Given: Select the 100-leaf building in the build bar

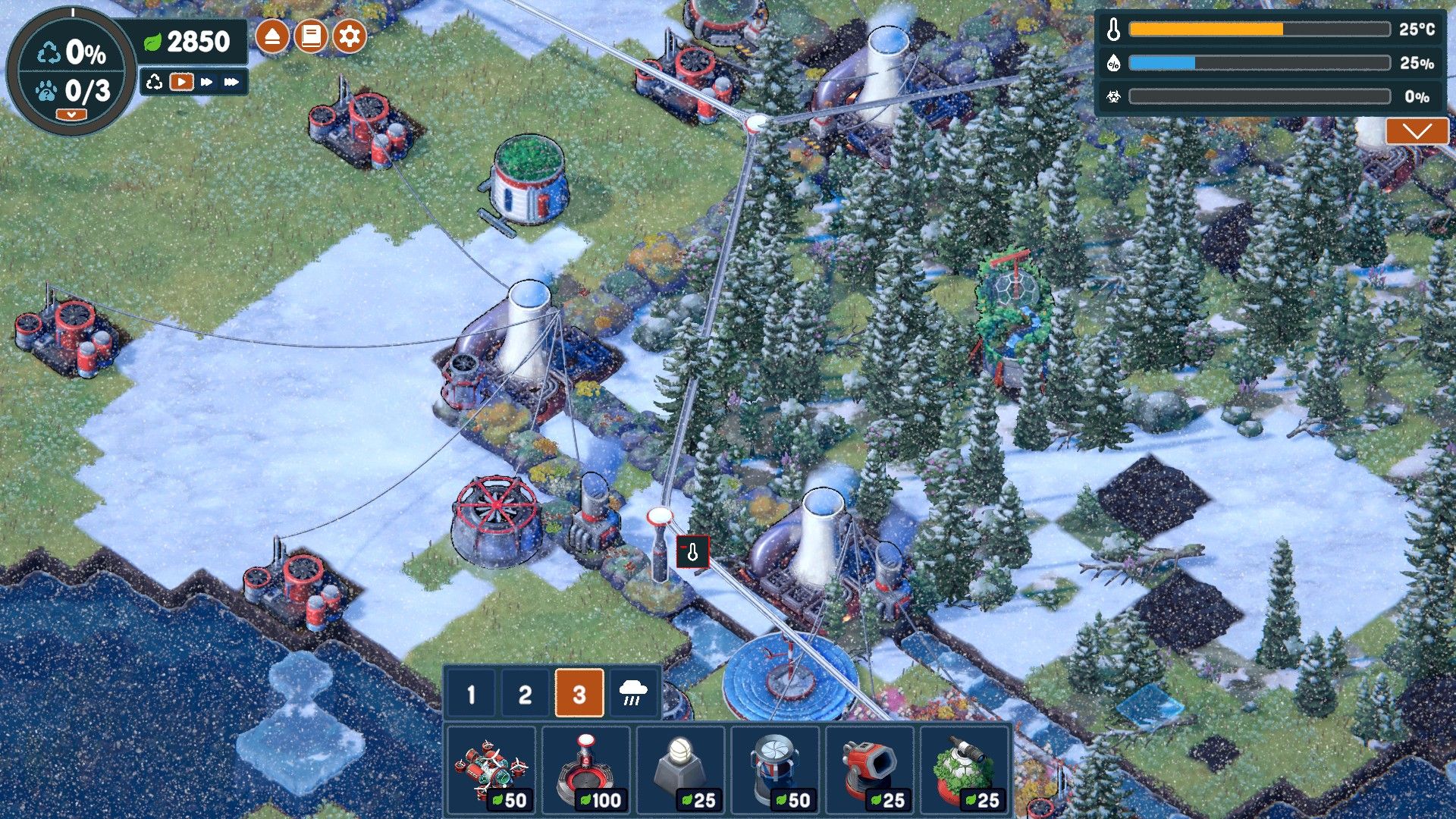Looking at the screenshot, I should click(x=586, y=770).
